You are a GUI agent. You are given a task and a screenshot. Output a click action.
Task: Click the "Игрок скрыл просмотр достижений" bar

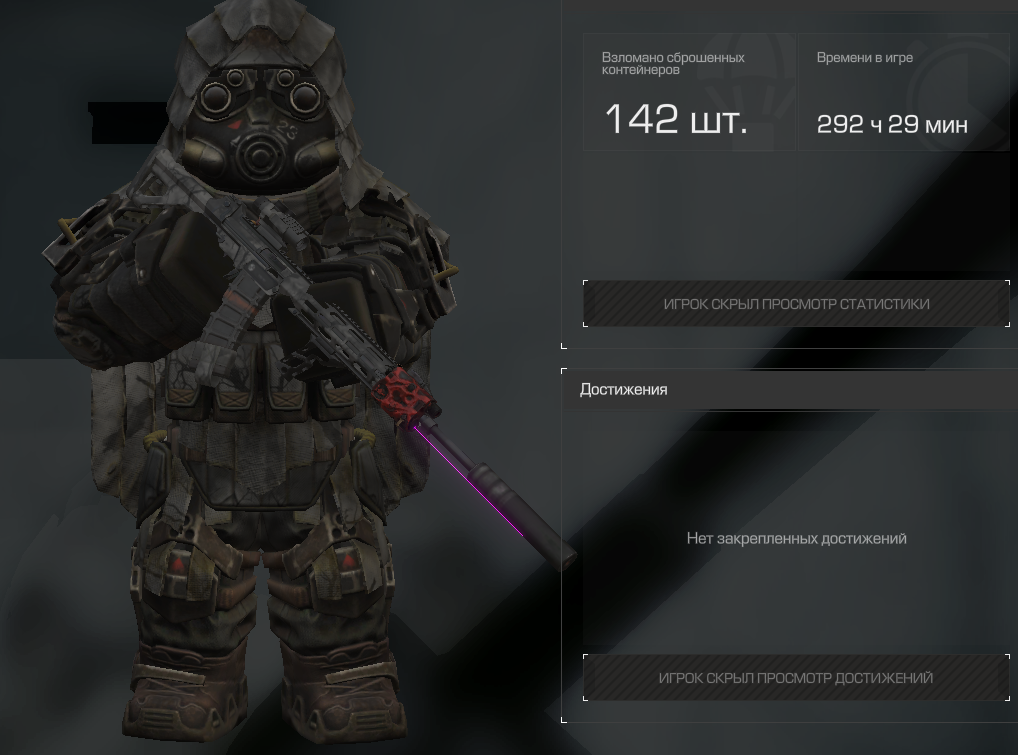click(796, 678)
